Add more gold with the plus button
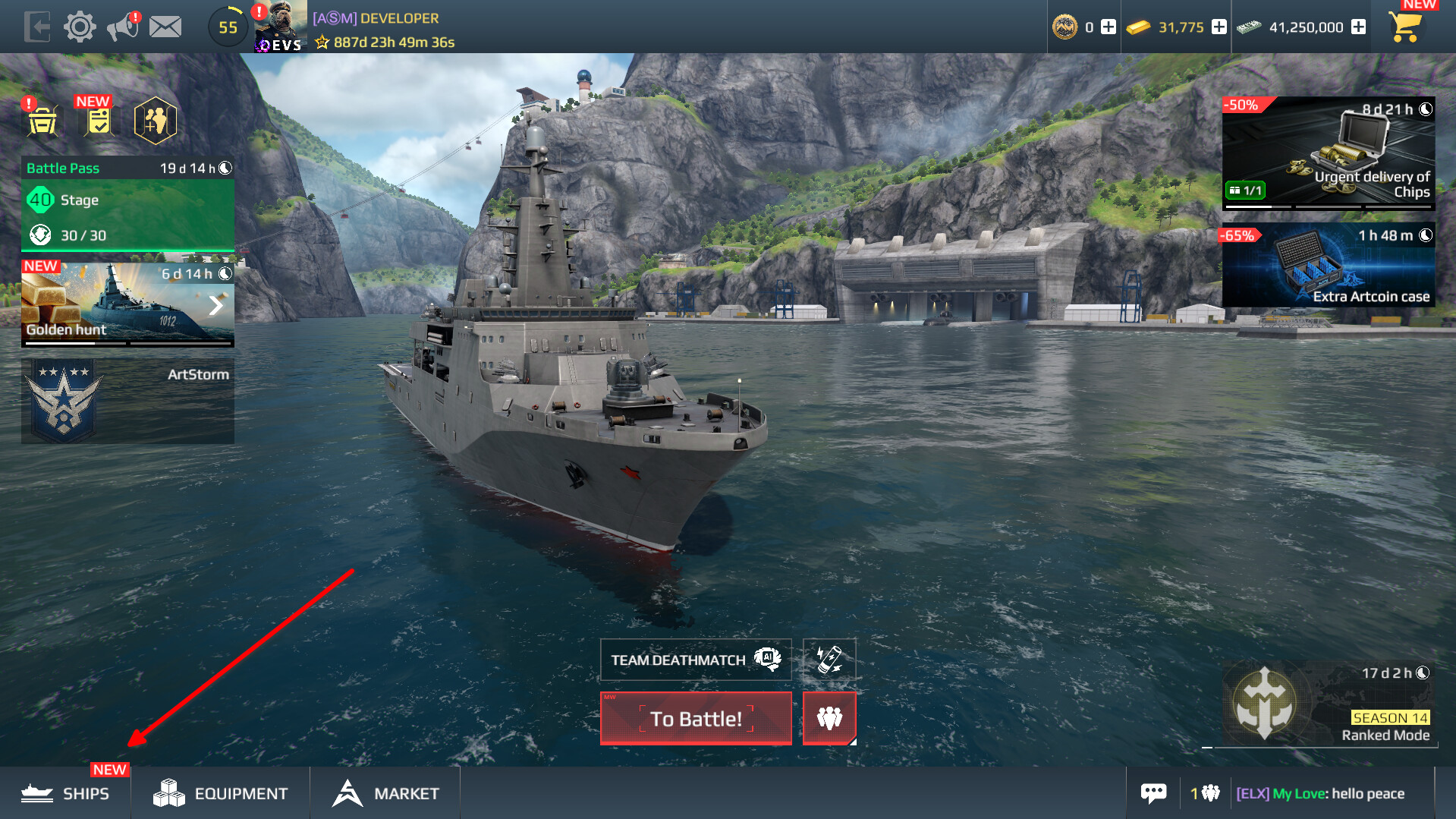Image resolution: width=1456 pixels, height=819 pixels. point(1219,27)
